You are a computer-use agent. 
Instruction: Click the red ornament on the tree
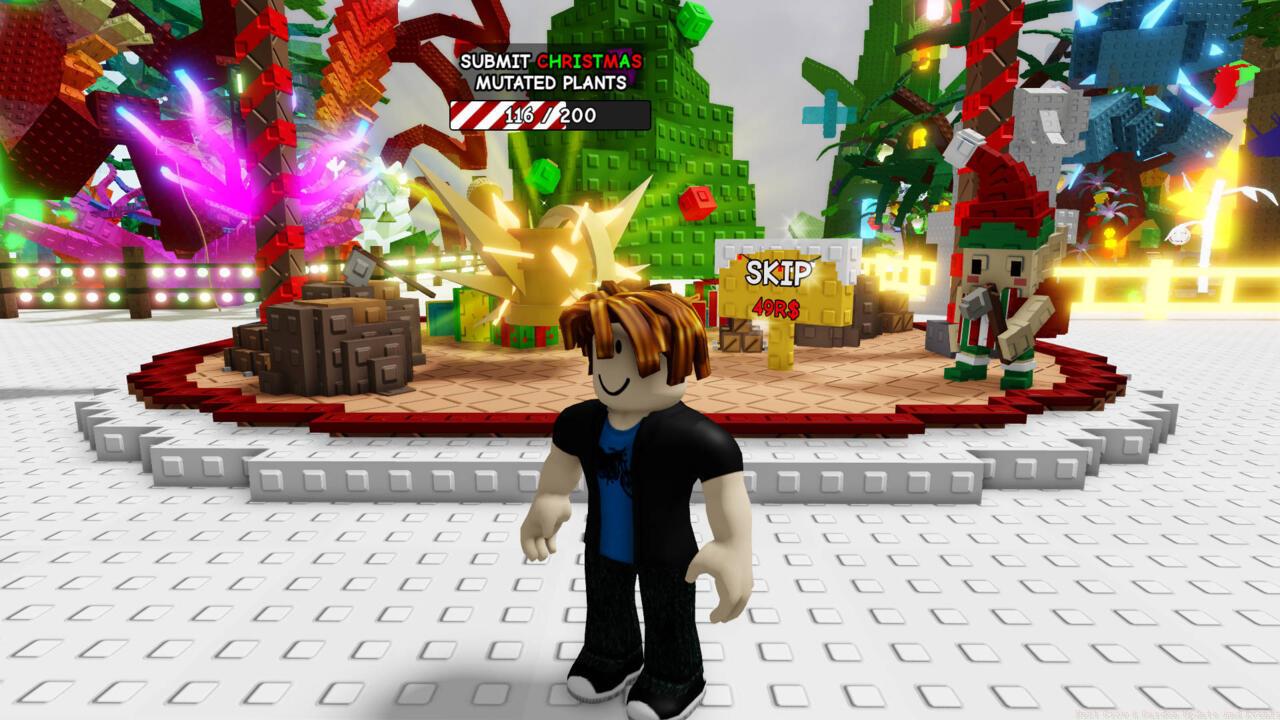click(697, 200)
